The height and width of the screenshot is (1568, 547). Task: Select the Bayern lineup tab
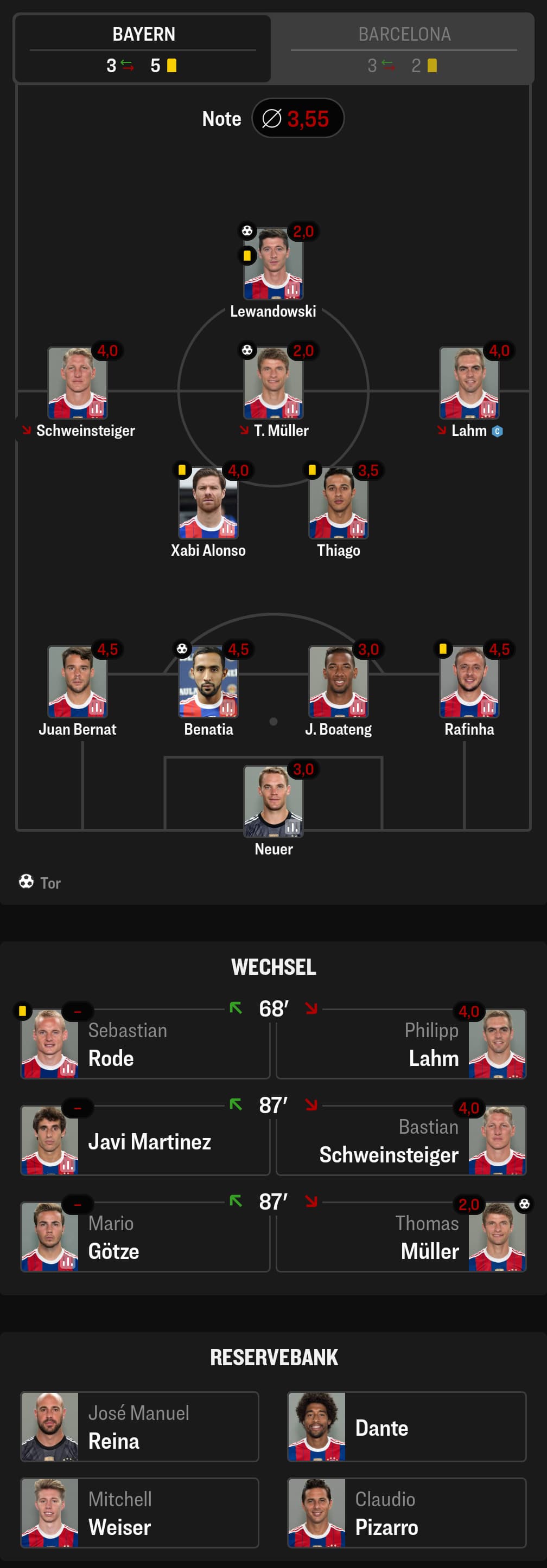tap(143, 48)
